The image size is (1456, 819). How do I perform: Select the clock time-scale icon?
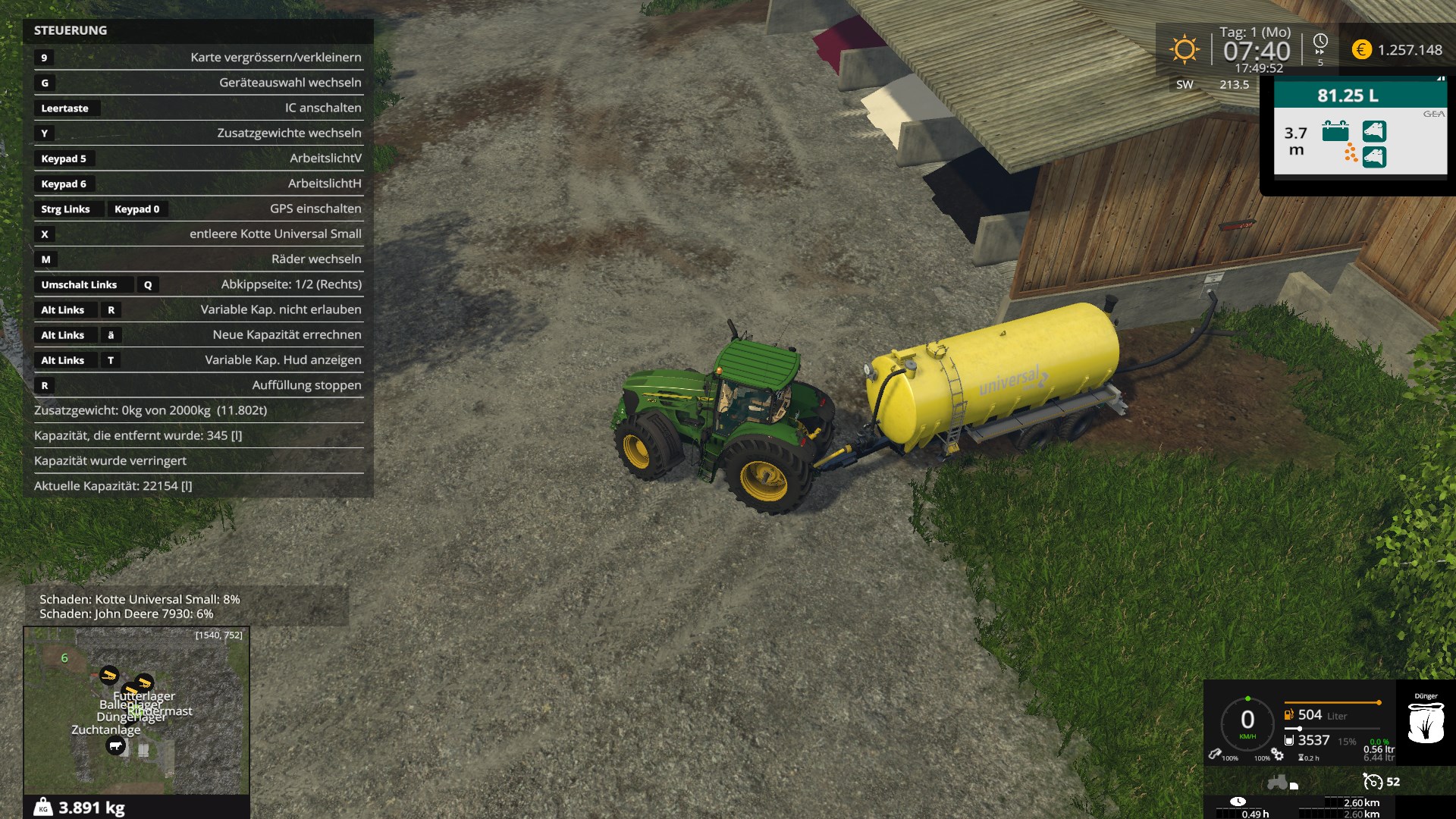[x=1320, y=42]
